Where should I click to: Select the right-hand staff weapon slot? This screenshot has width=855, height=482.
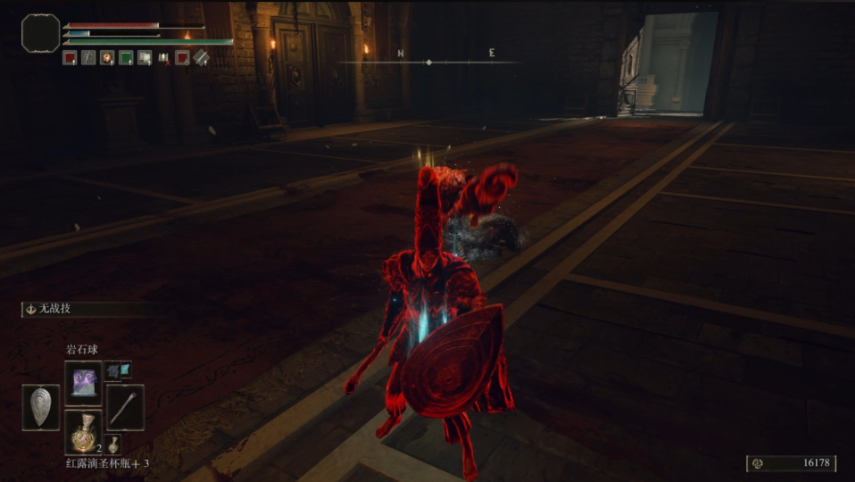click(125, 407)
